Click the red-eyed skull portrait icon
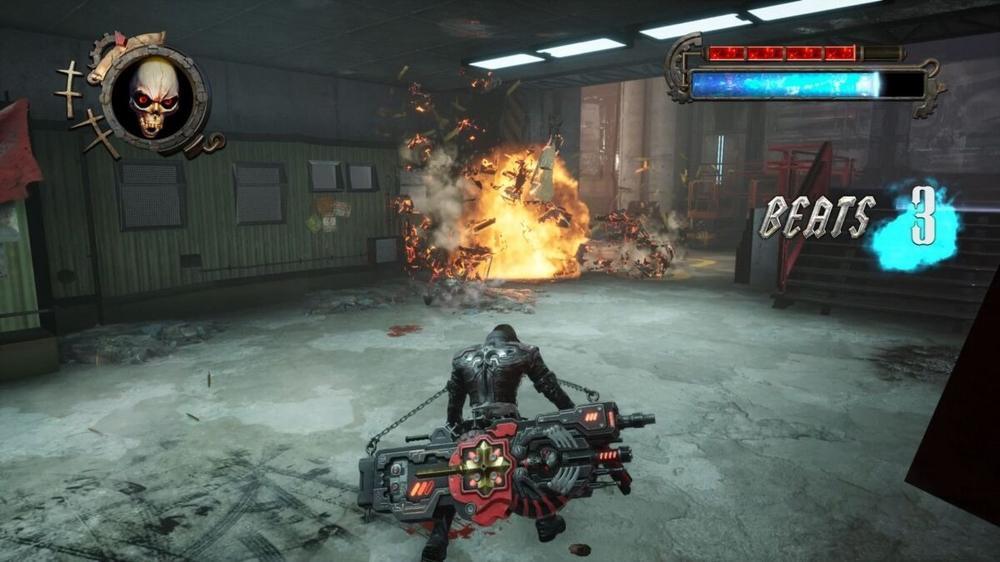 155,95
